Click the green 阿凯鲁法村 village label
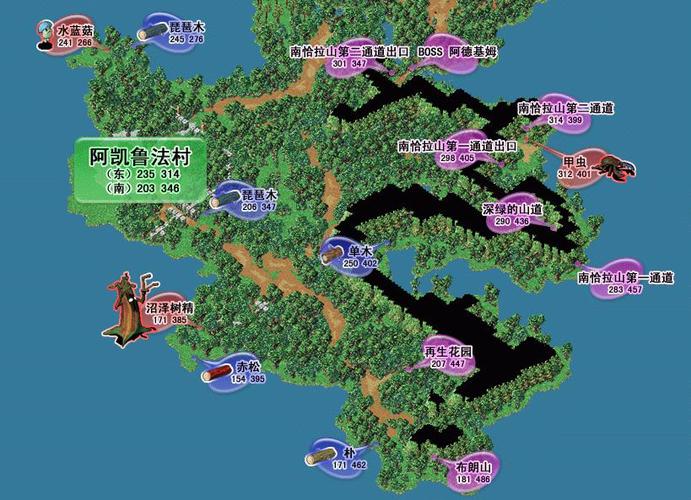Image resolution: width=691 pixels, height=500 pixels. point(141,166)
